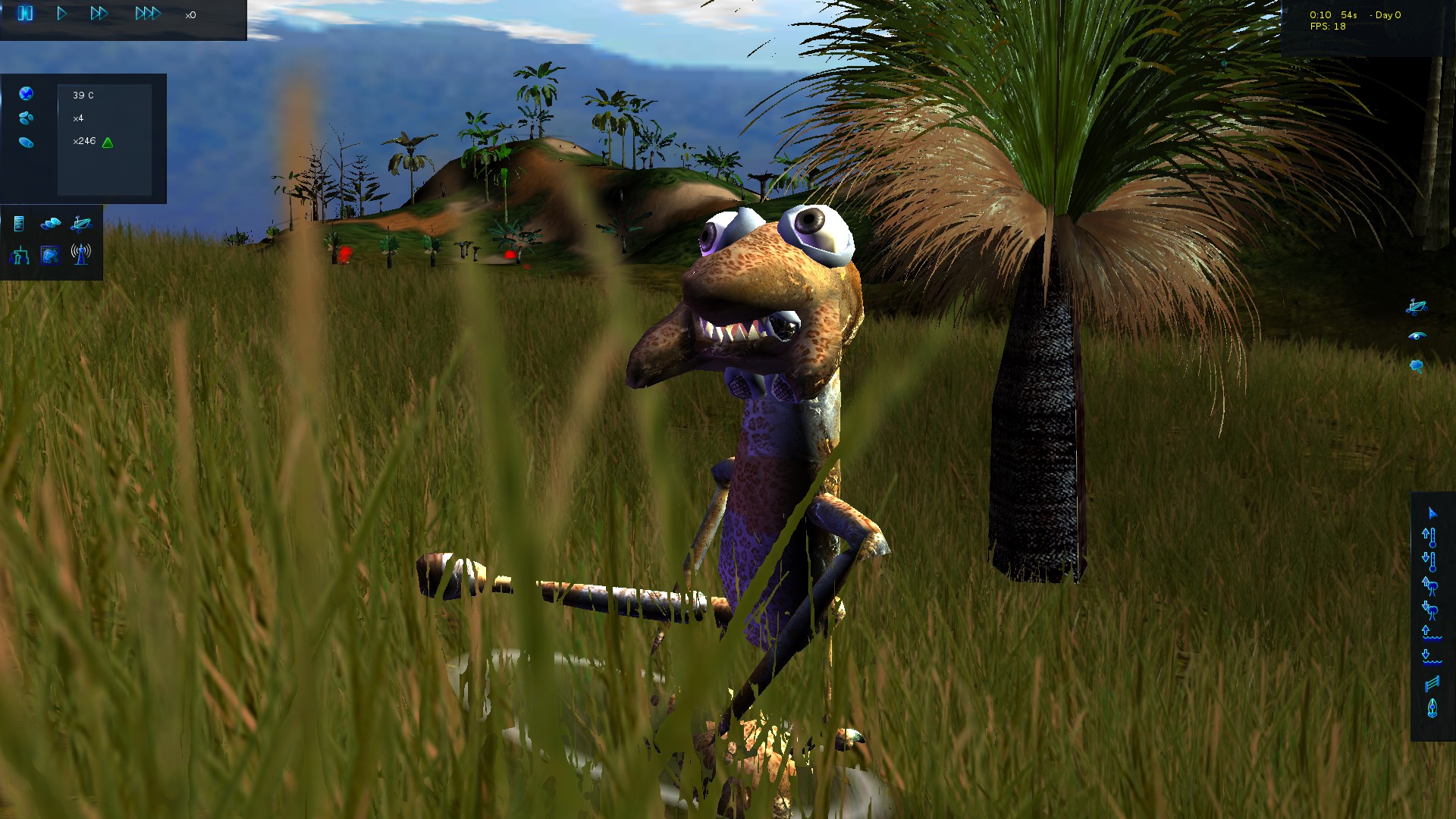Select the lower water level tool
The width and height of the screenshot is (1456, 819).
tap(1432, 657)
